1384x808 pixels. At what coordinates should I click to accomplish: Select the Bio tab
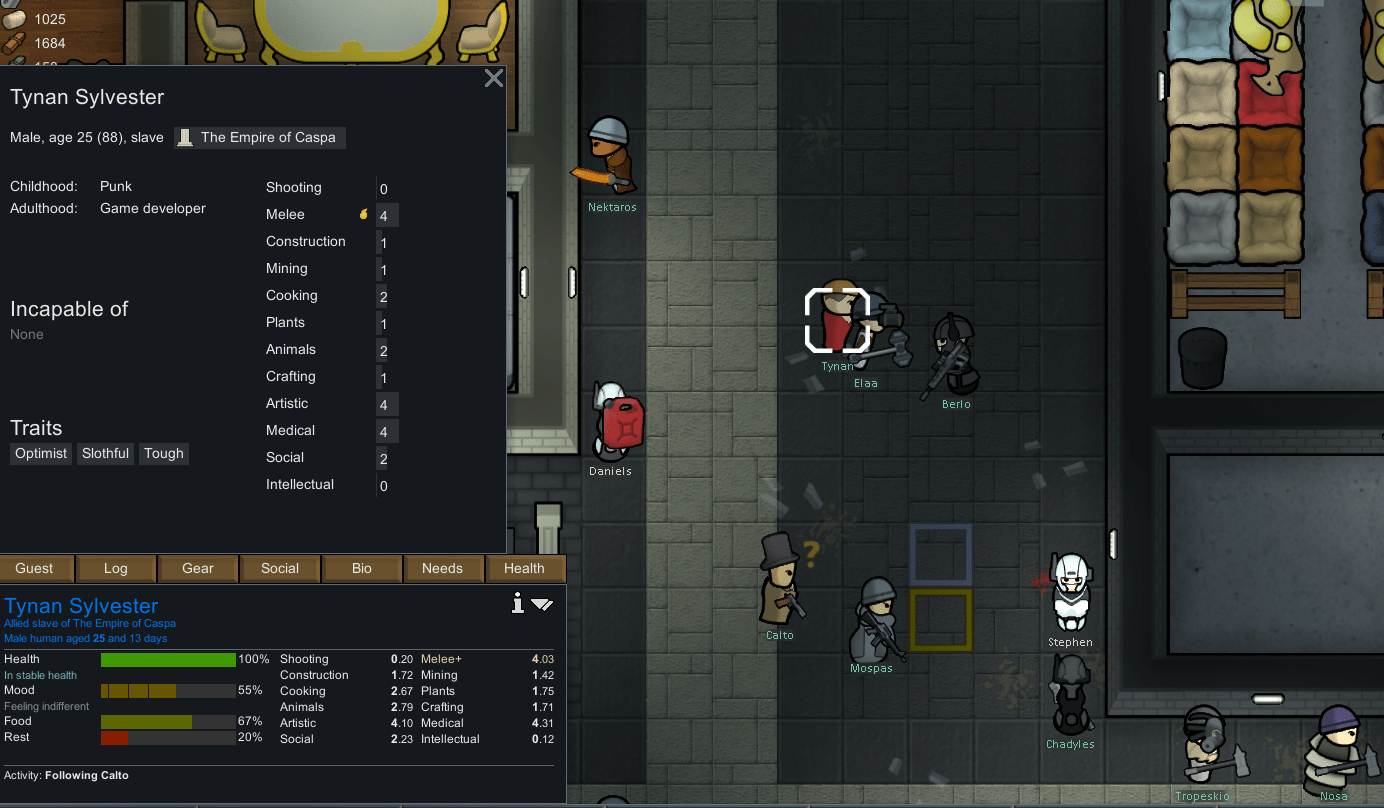(362, 568)
